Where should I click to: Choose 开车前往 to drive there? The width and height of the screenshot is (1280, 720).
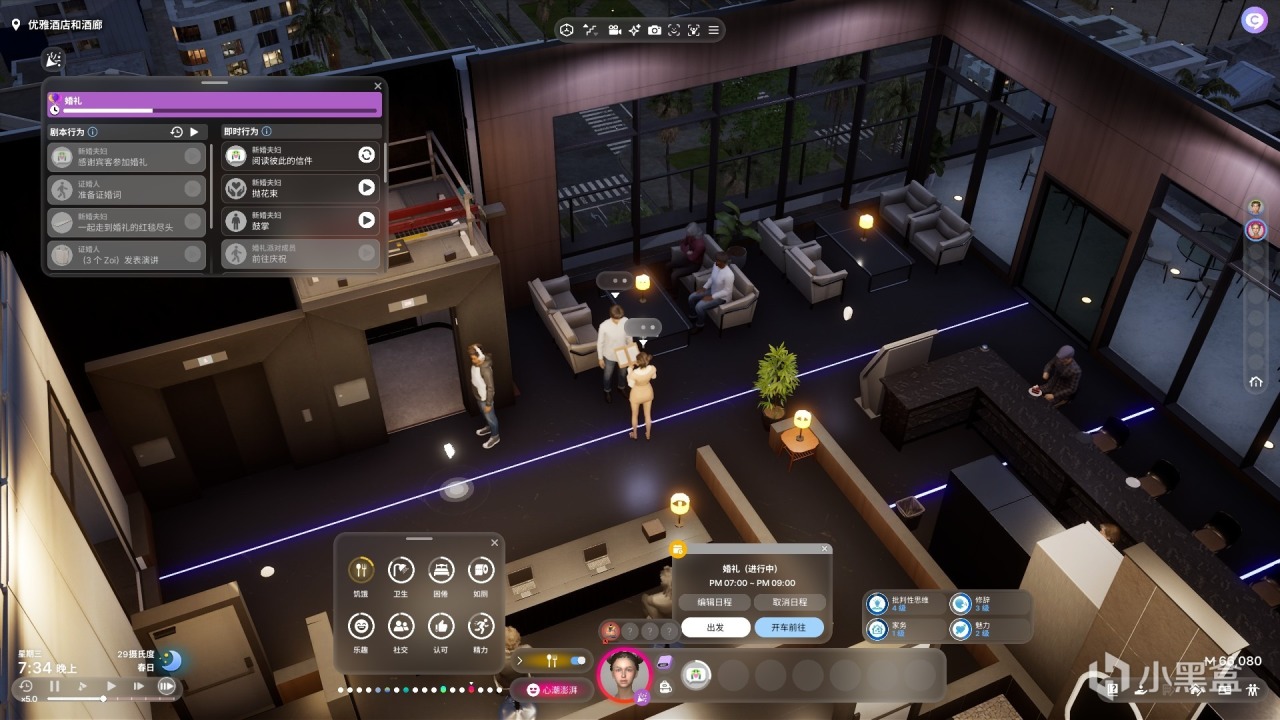(x=790, y=628)
